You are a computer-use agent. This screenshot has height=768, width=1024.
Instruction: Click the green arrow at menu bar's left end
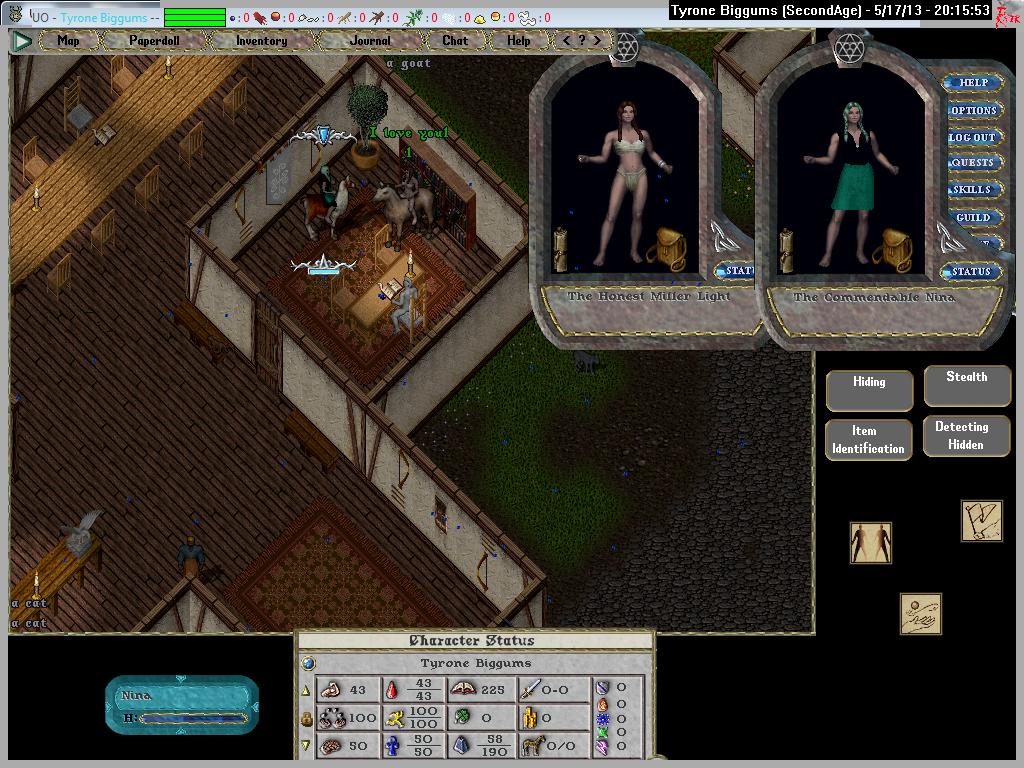(22, 41)
